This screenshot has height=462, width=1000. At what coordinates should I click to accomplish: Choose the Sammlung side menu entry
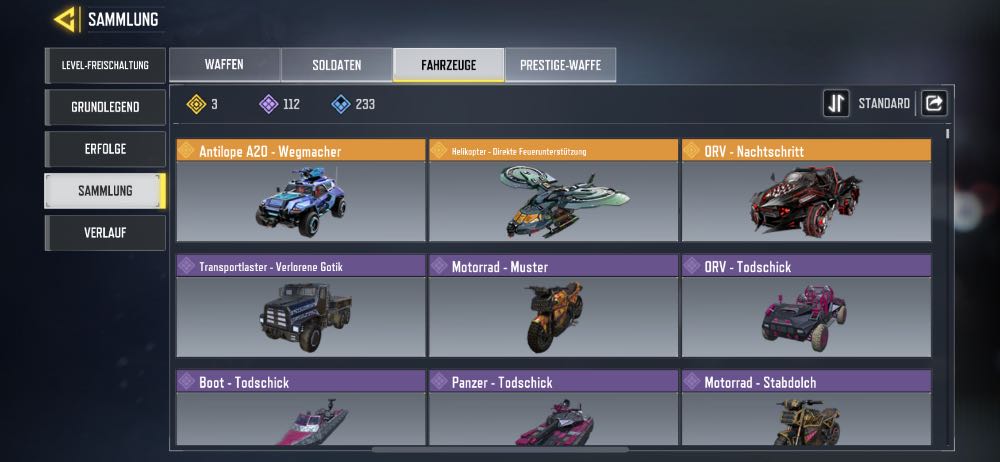coord(105,191)
